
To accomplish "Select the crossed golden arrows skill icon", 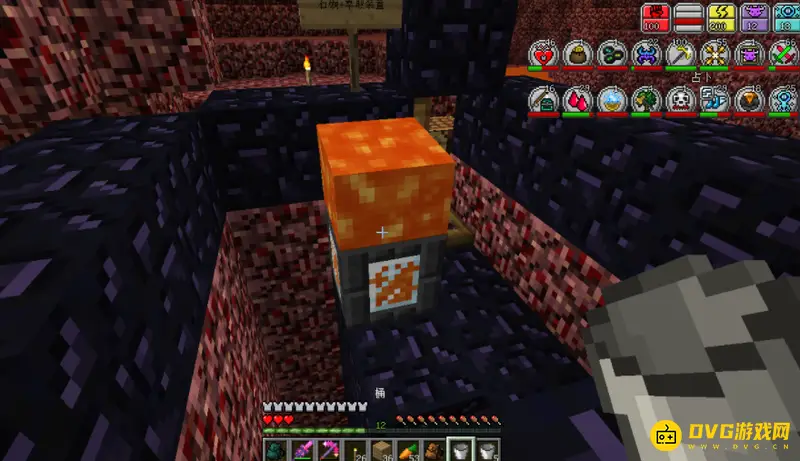I will point(716,56).
